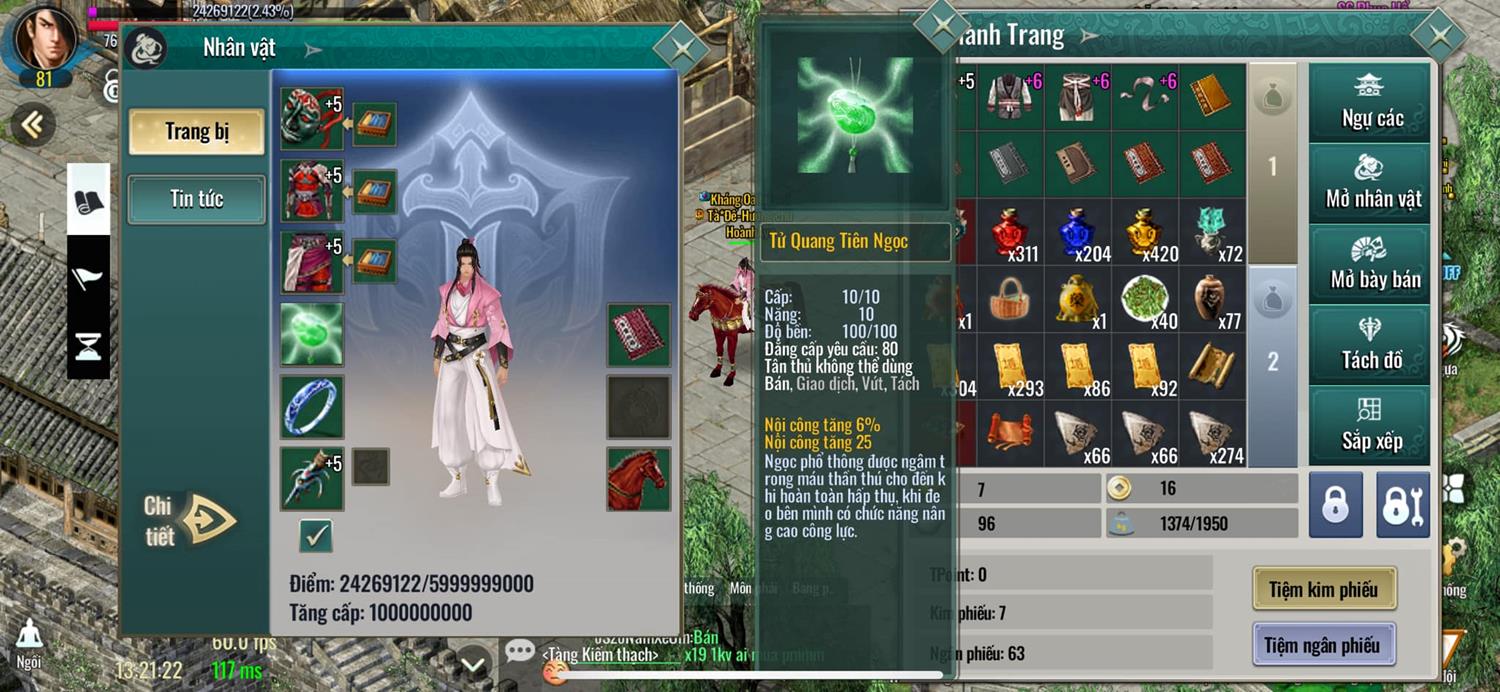Switch to inventory bag page 2

click(x=1272, y=362)
